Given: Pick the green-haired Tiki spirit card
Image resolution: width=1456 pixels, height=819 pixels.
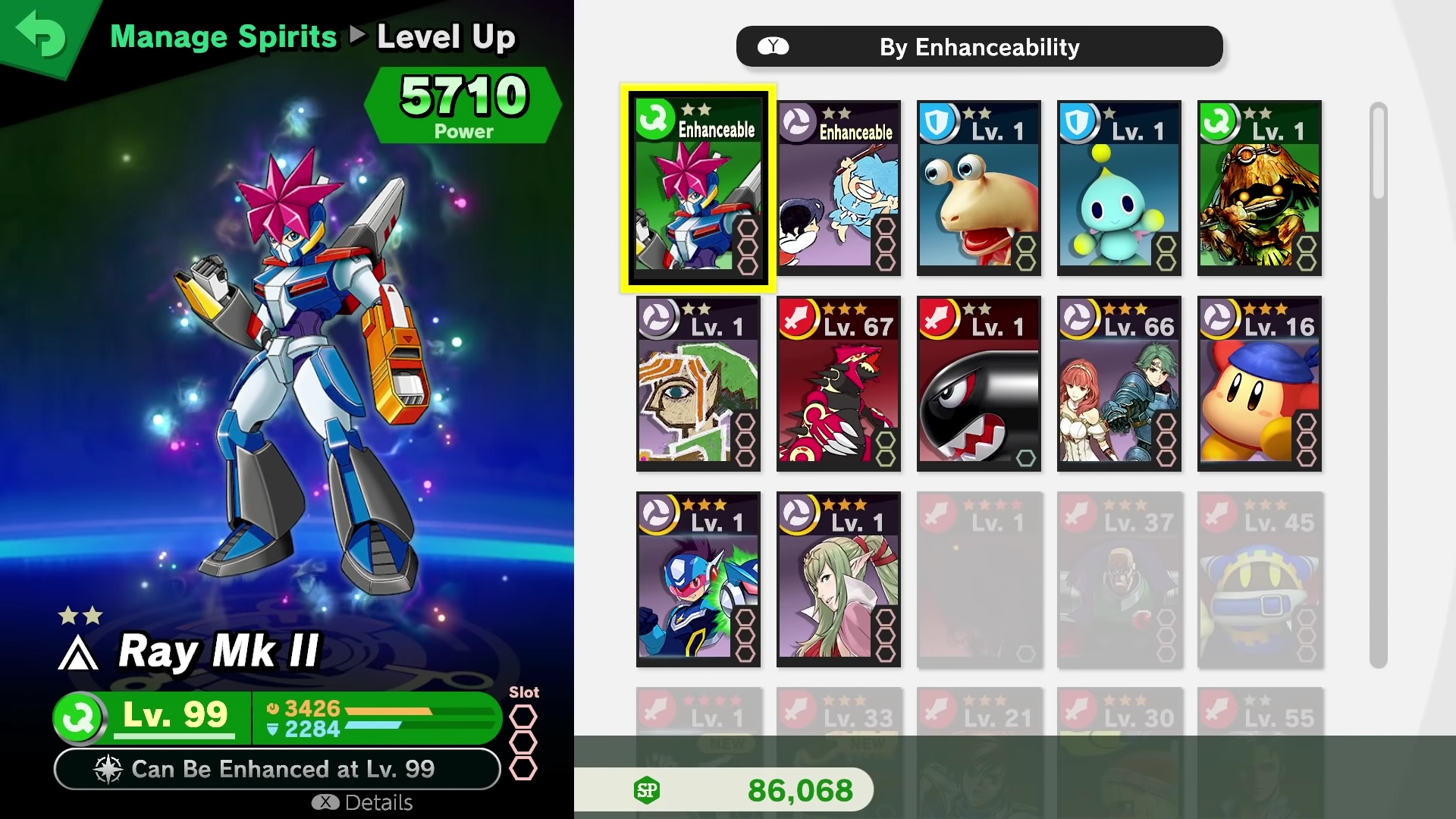Looking at the screenshot, I should (x=838, y=579).
